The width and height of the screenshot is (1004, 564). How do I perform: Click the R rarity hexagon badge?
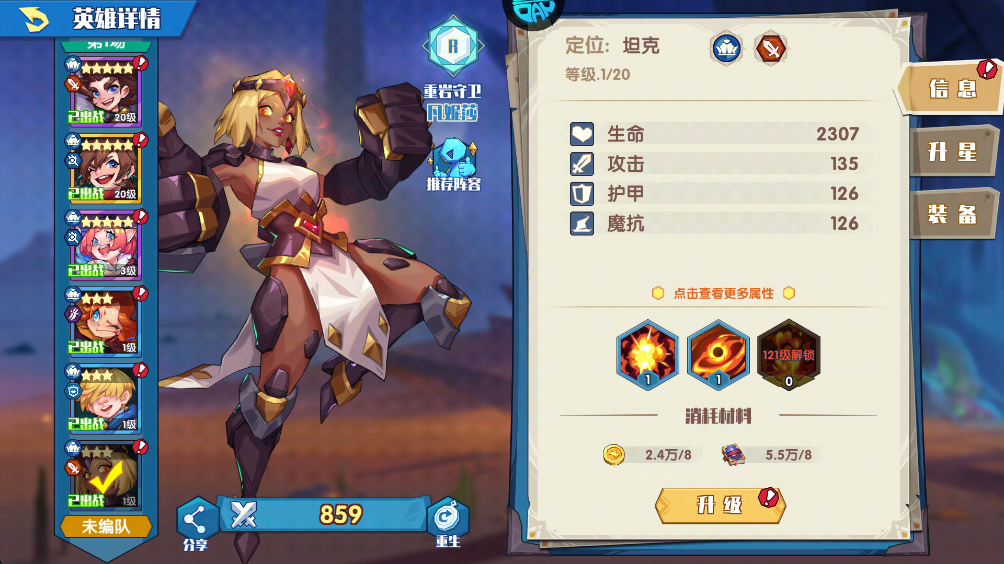pyautogui.click(x=452, y=45)
